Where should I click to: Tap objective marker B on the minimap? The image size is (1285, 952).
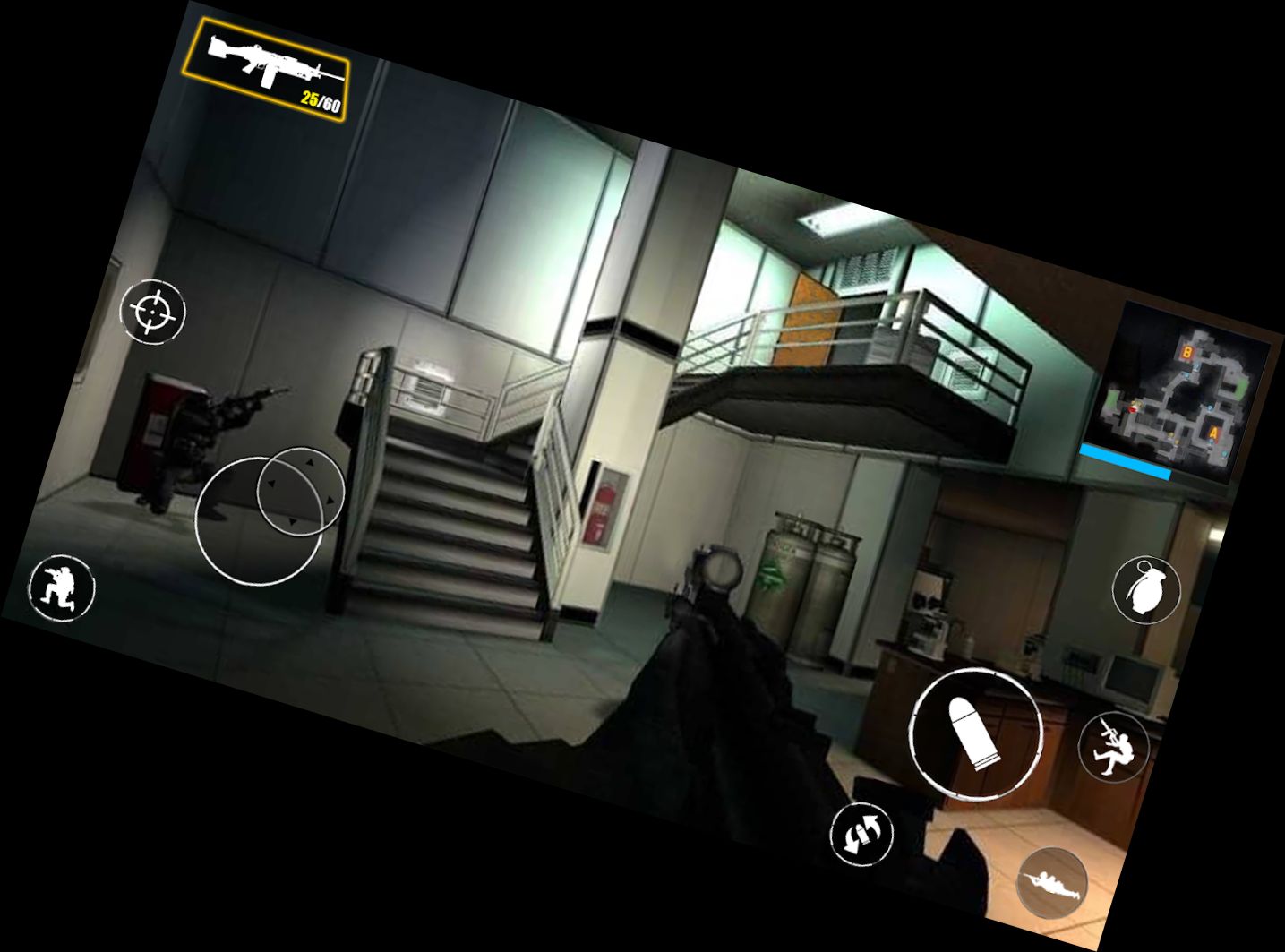pyautogui.click(x=1187, y=352)
